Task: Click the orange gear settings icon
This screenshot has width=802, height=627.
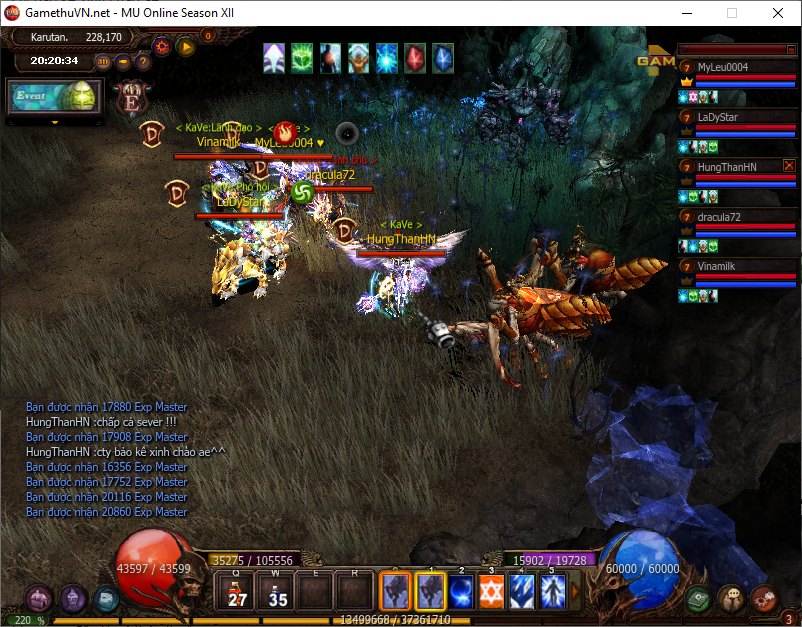Action: pos(162,46)
